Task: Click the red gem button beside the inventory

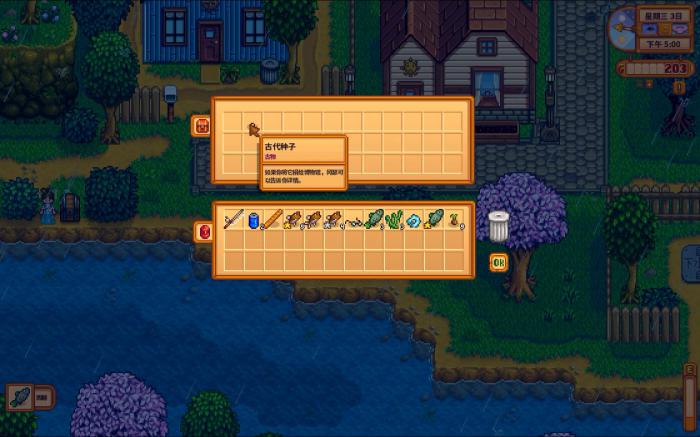Action: point(205,231)
